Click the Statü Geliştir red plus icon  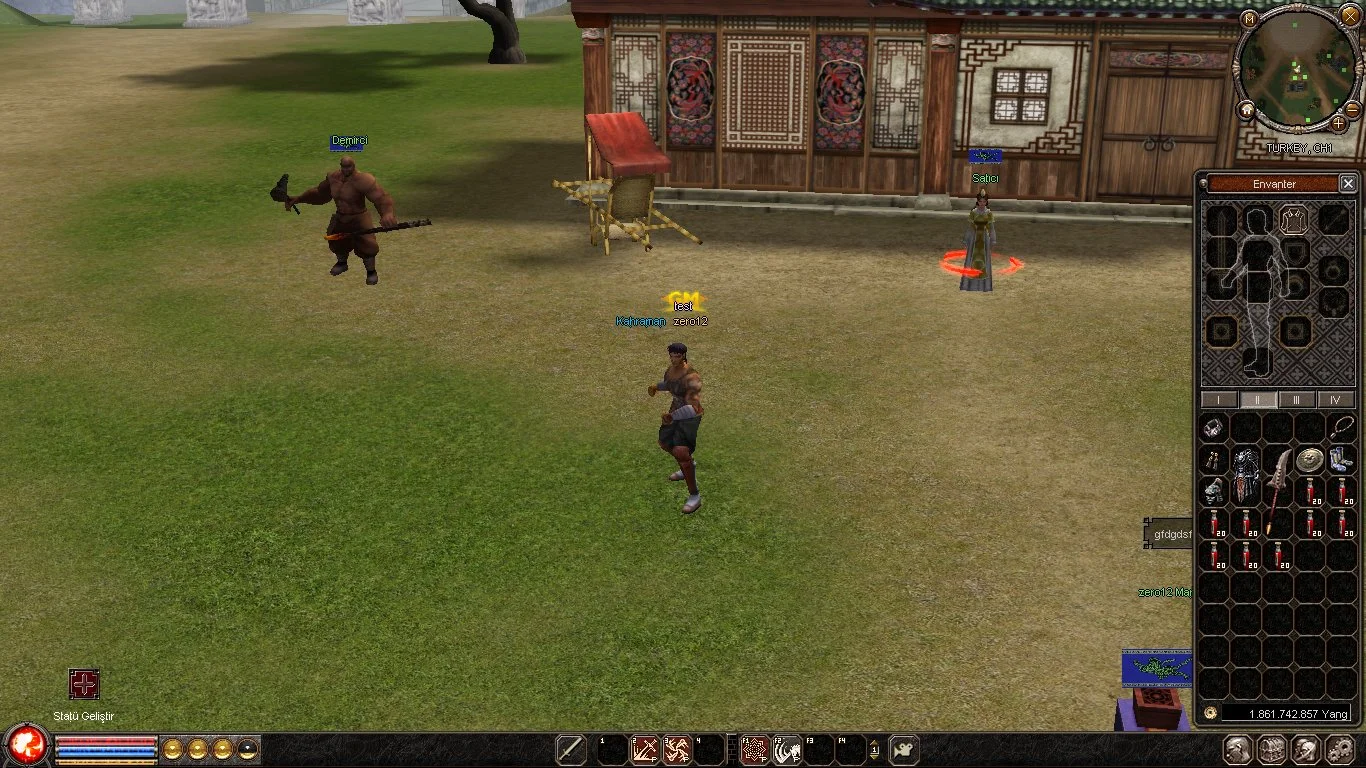point(84,684)
